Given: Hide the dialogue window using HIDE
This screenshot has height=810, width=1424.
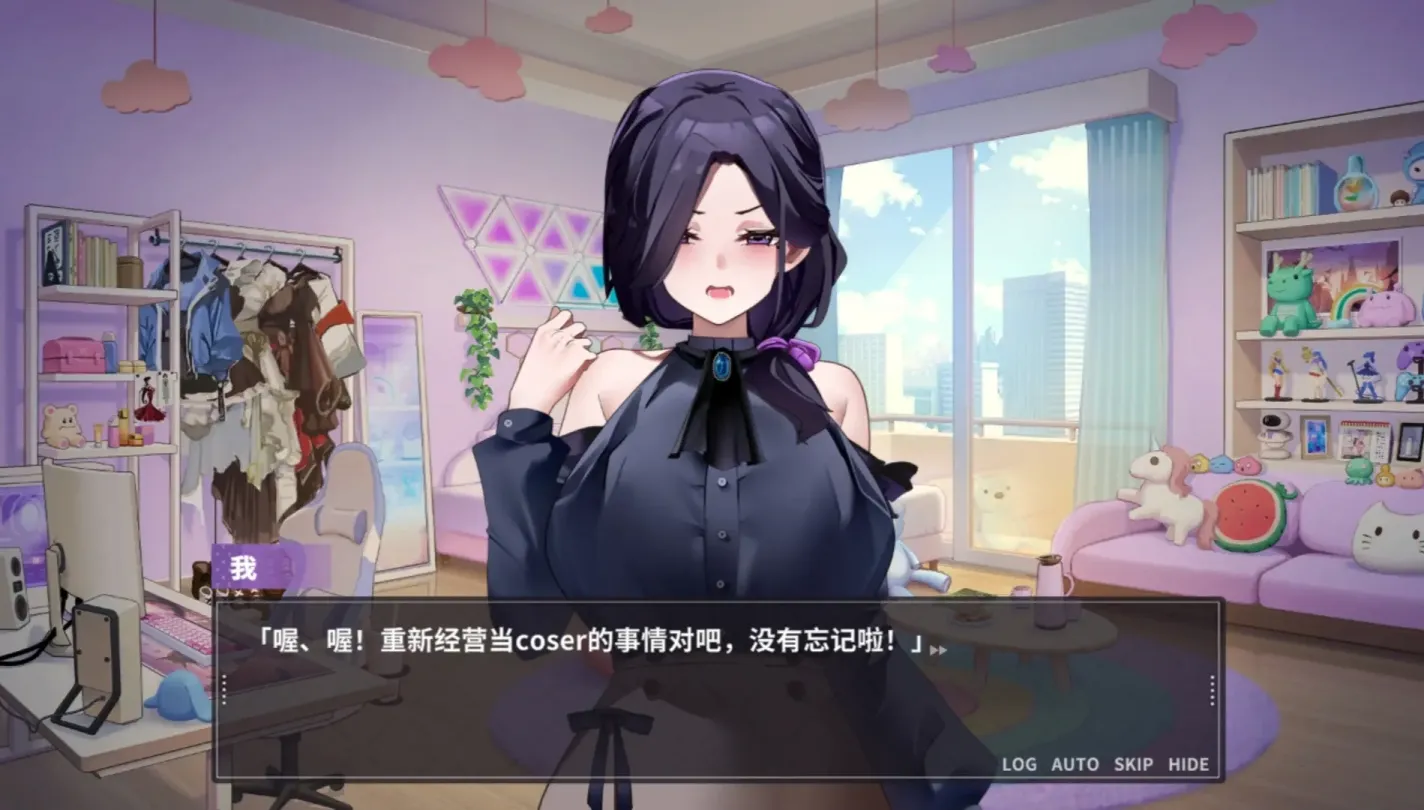Looking at the screenshot, I should [1191, 763].
